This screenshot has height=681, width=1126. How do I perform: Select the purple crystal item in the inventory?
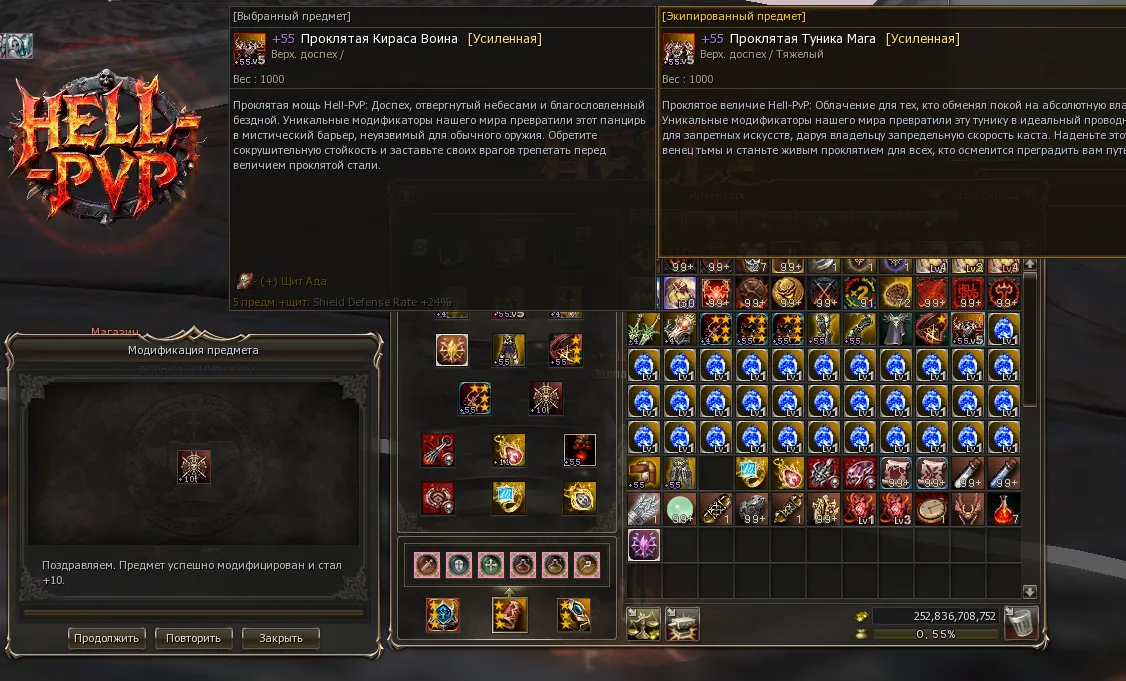pos(644,545)
